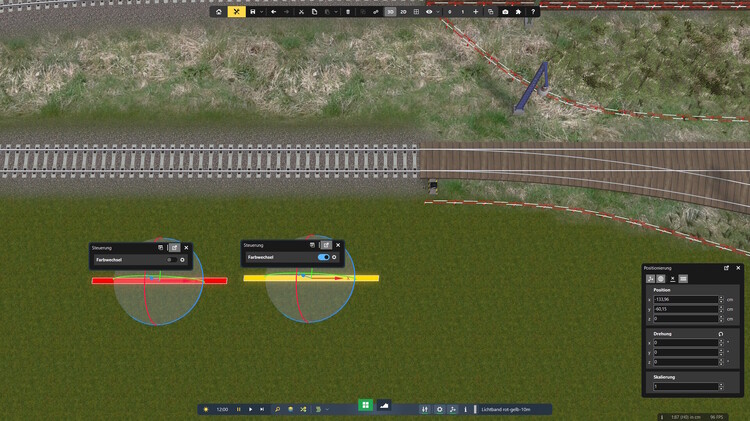Image resolution: width=750 pixels, height=421 pixels.
Task: Pause the simulation time
Action: 238,409
